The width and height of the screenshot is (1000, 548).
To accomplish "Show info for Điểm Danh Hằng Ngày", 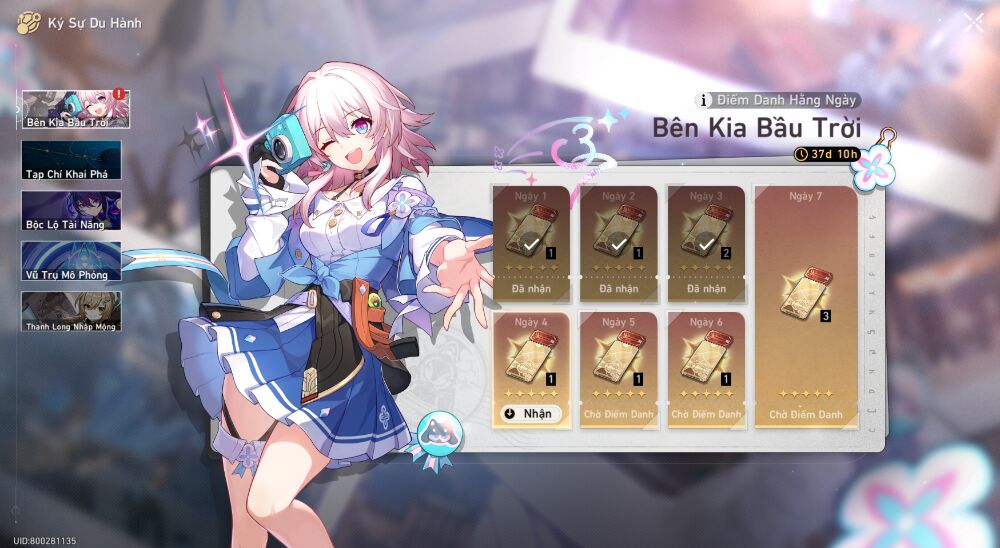I will (705, 100).
